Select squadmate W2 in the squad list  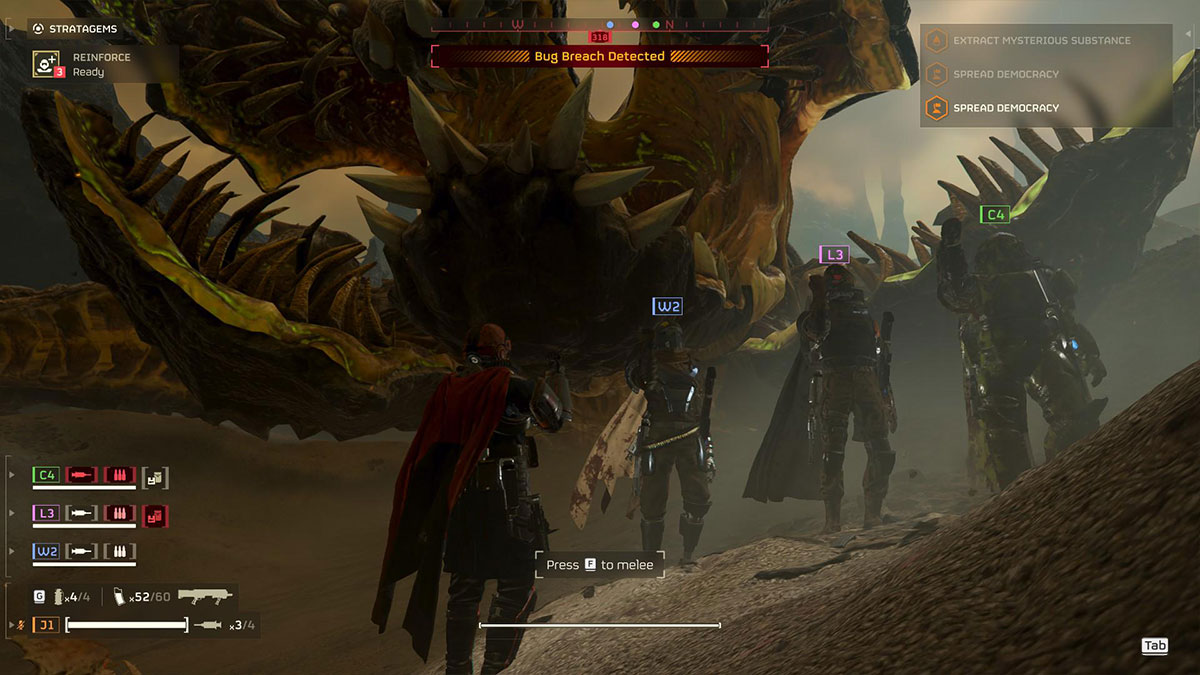(x=46, y=551)
